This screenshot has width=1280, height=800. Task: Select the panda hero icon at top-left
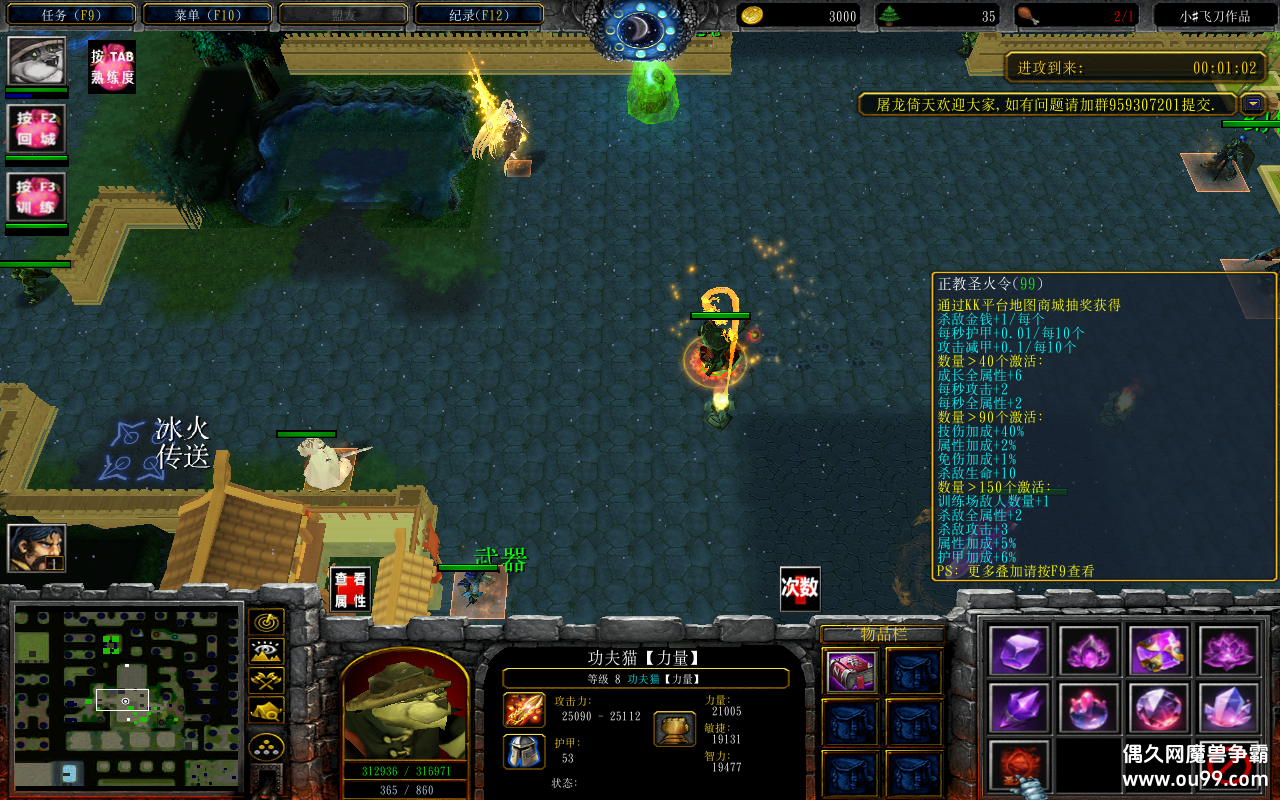click(37, 61)
